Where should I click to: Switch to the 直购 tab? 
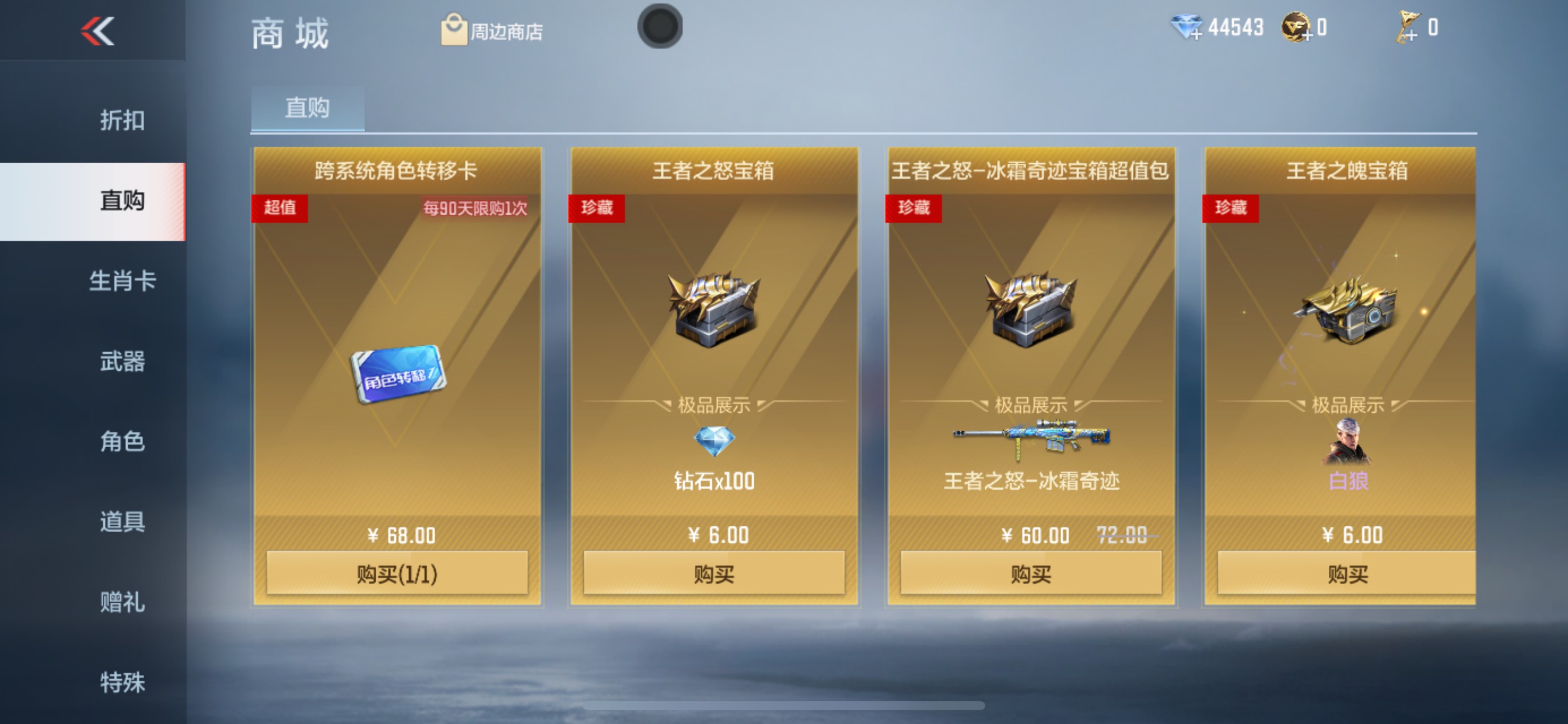click(307, 108)
